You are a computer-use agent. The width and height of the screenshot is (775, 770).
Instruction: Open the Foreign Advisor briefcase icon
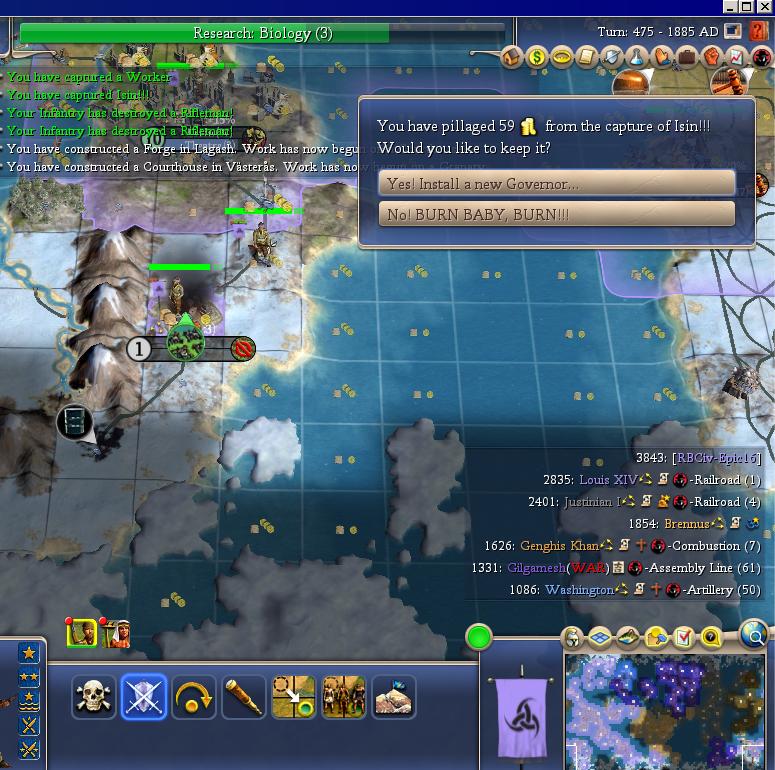point(687,58)
